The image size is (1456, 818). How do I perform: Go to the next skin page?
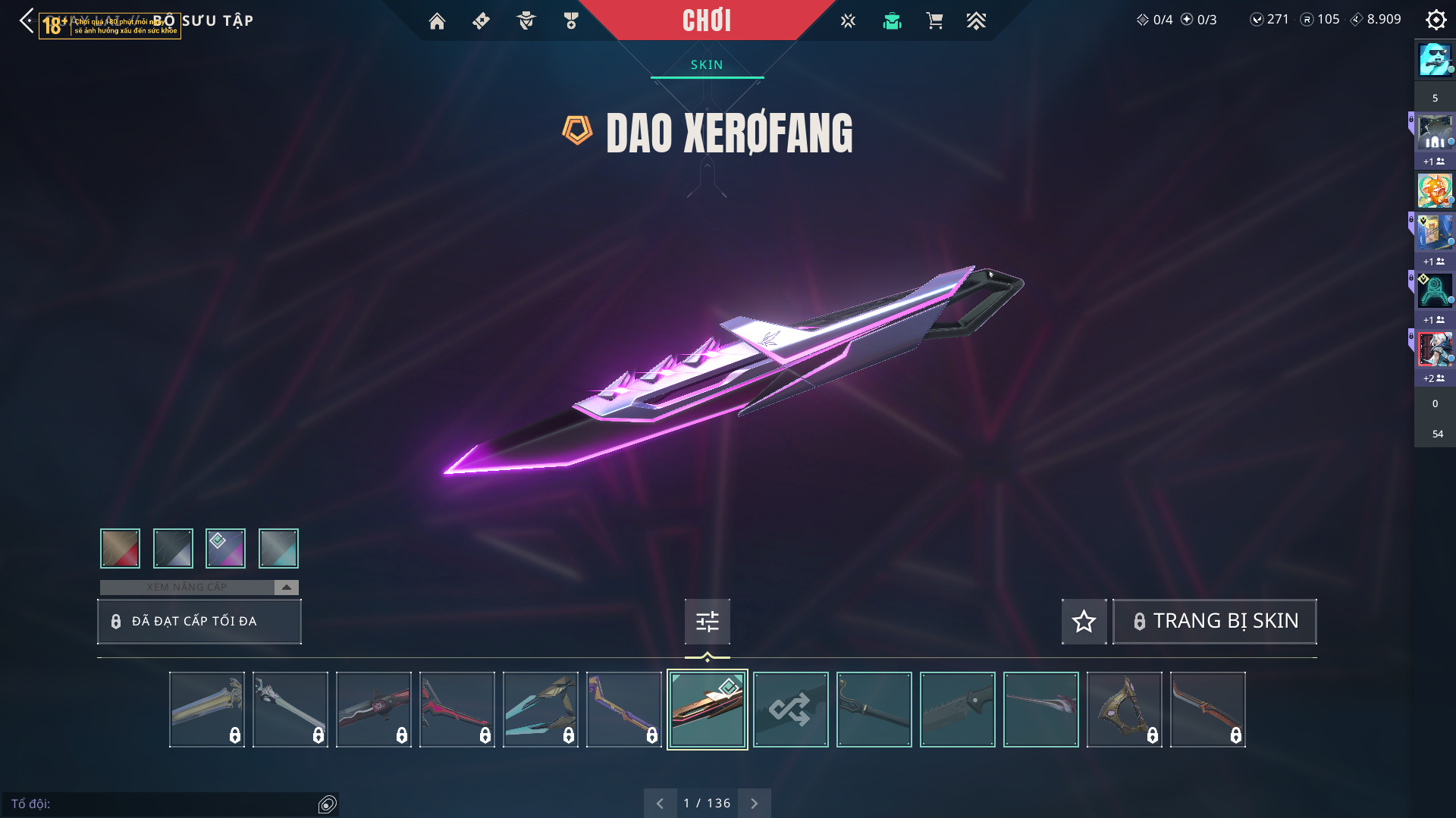[754, 803]
